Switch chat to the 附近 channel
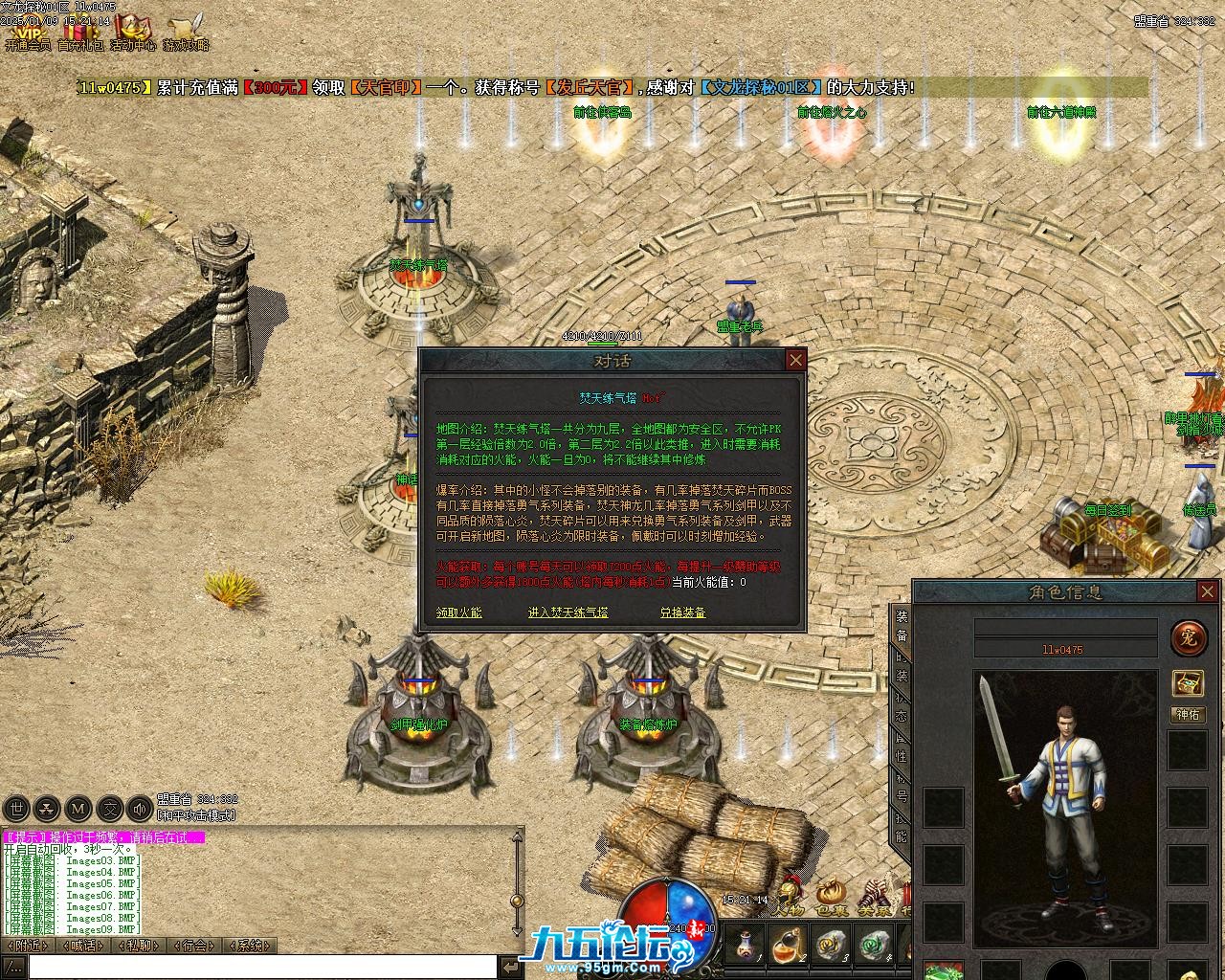 [29, 946]
